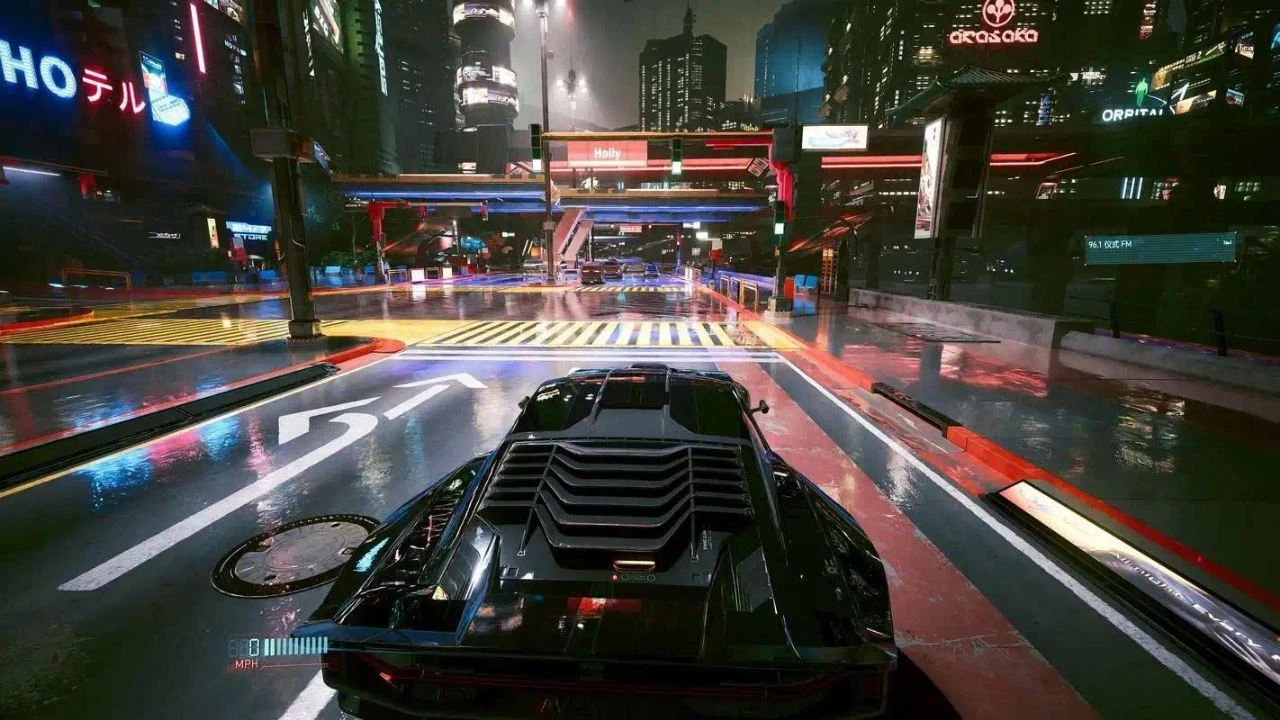The image size is (1280, 720).
Task: Open the Holly street sign
Action: coord(607,153)
